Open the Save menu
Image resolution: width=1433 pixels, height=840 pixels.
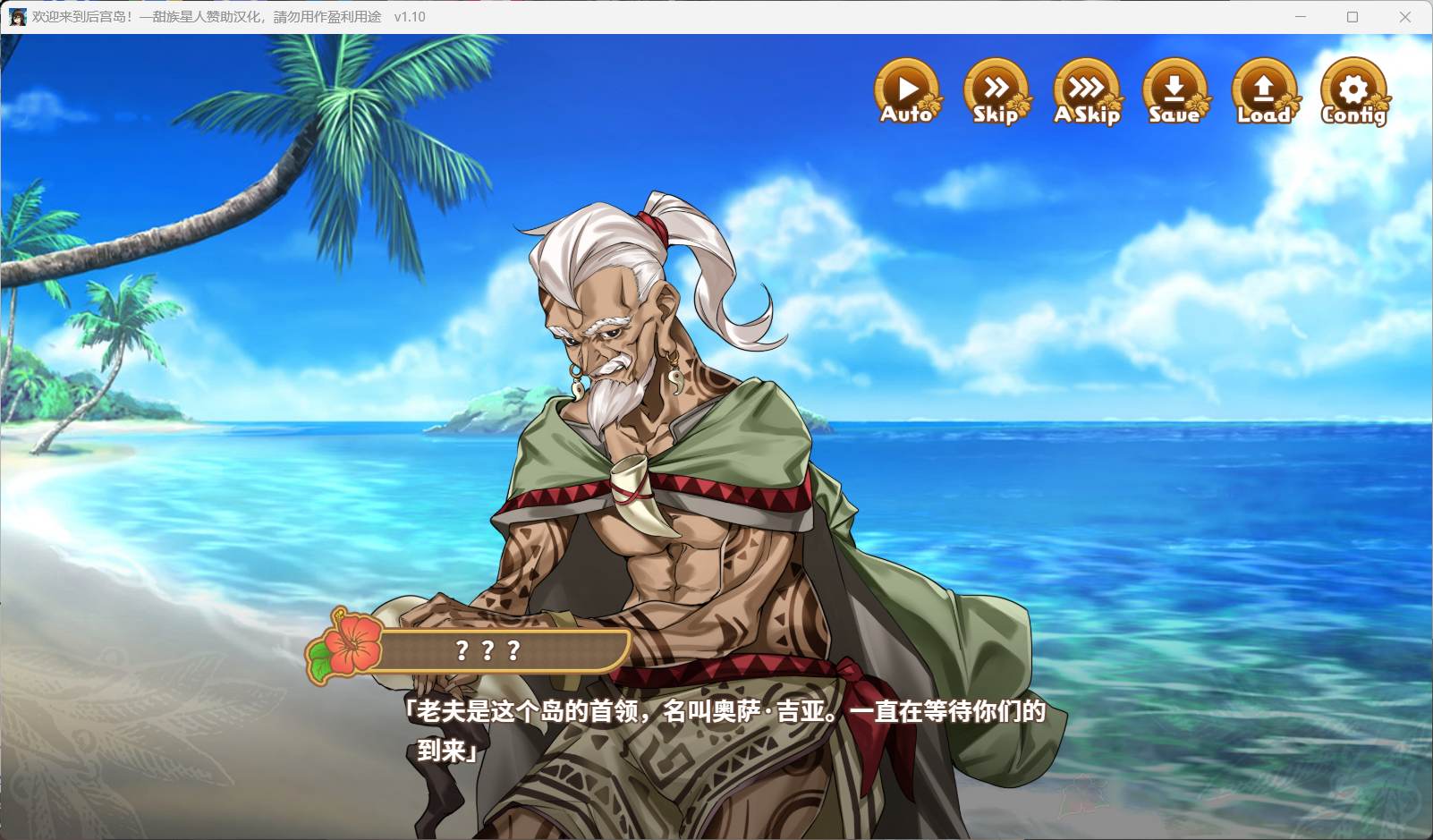click(1174, 91)
